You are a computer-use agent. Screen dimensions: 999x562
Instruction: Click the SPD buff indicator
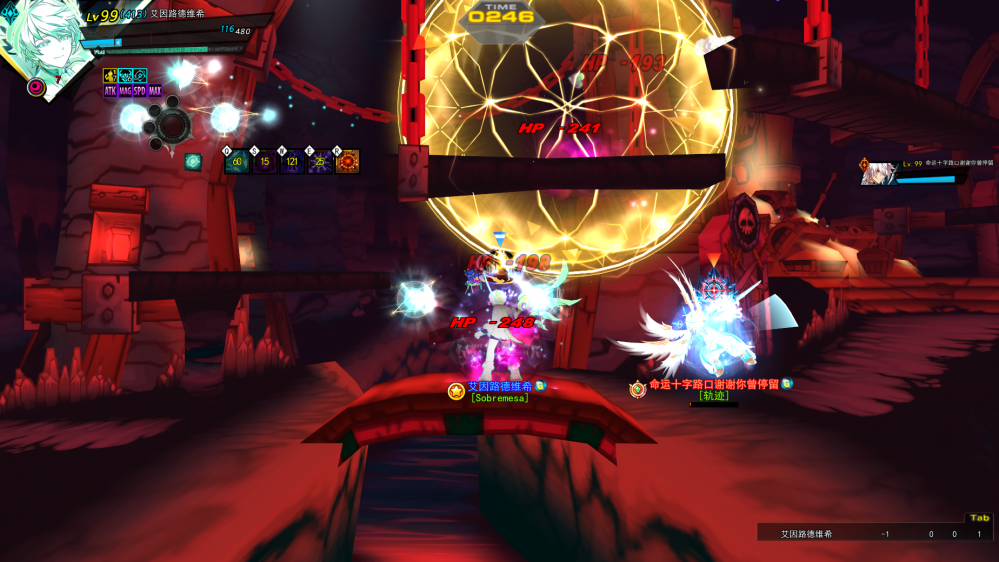pos(140,91)
